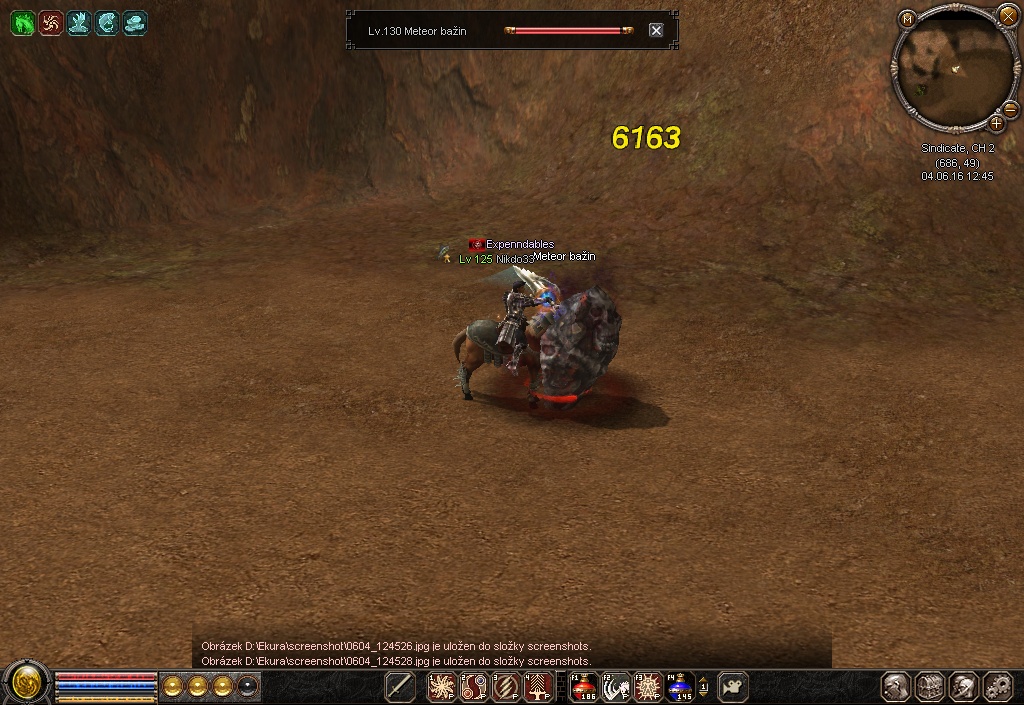Activate the burst skill in slot F3
This screenshot has width=1024, height=705.
pyautogui.click(x=648, y=687)
